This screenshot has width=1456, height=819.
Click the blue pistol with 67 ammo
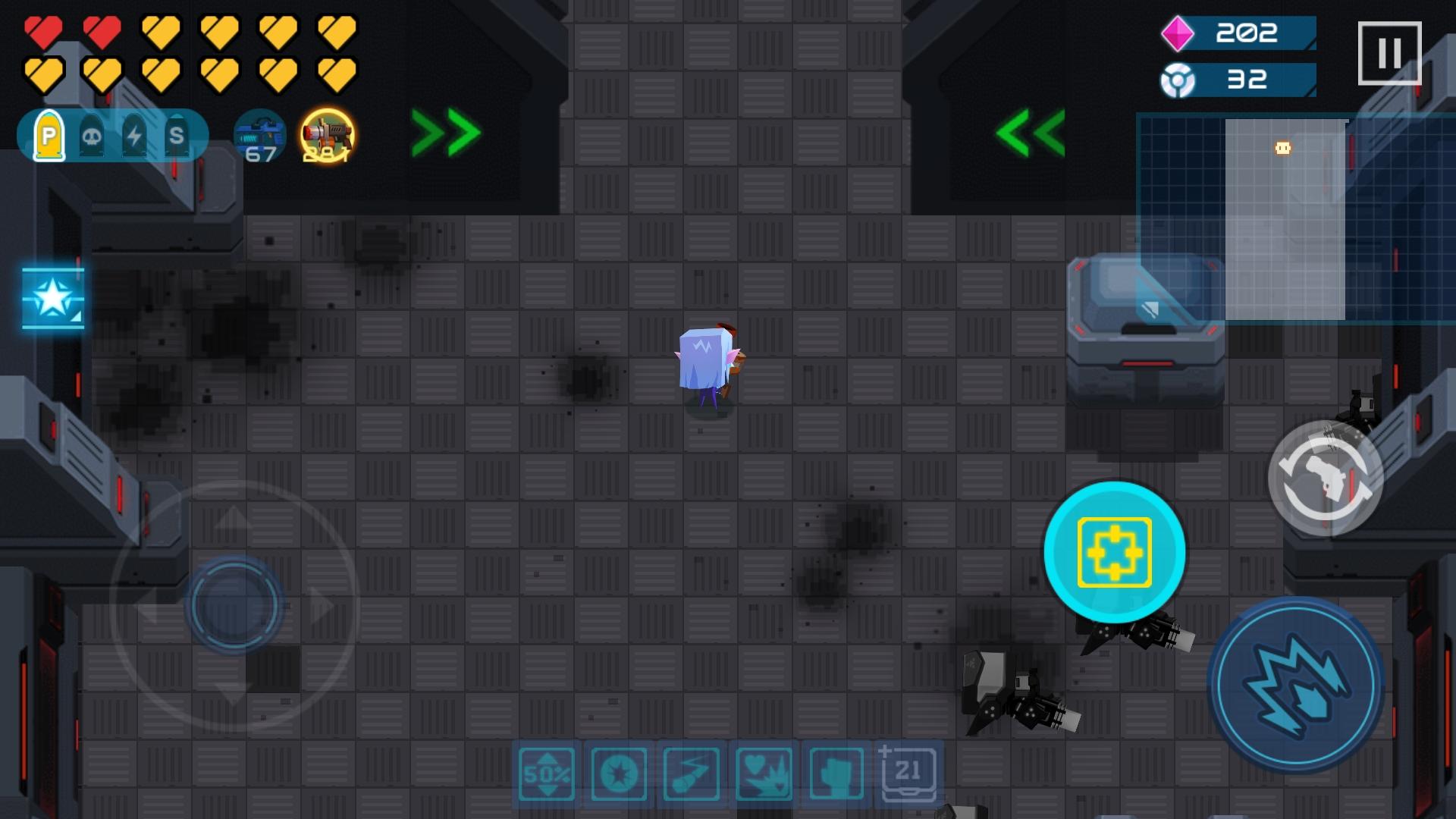(259, 136)
